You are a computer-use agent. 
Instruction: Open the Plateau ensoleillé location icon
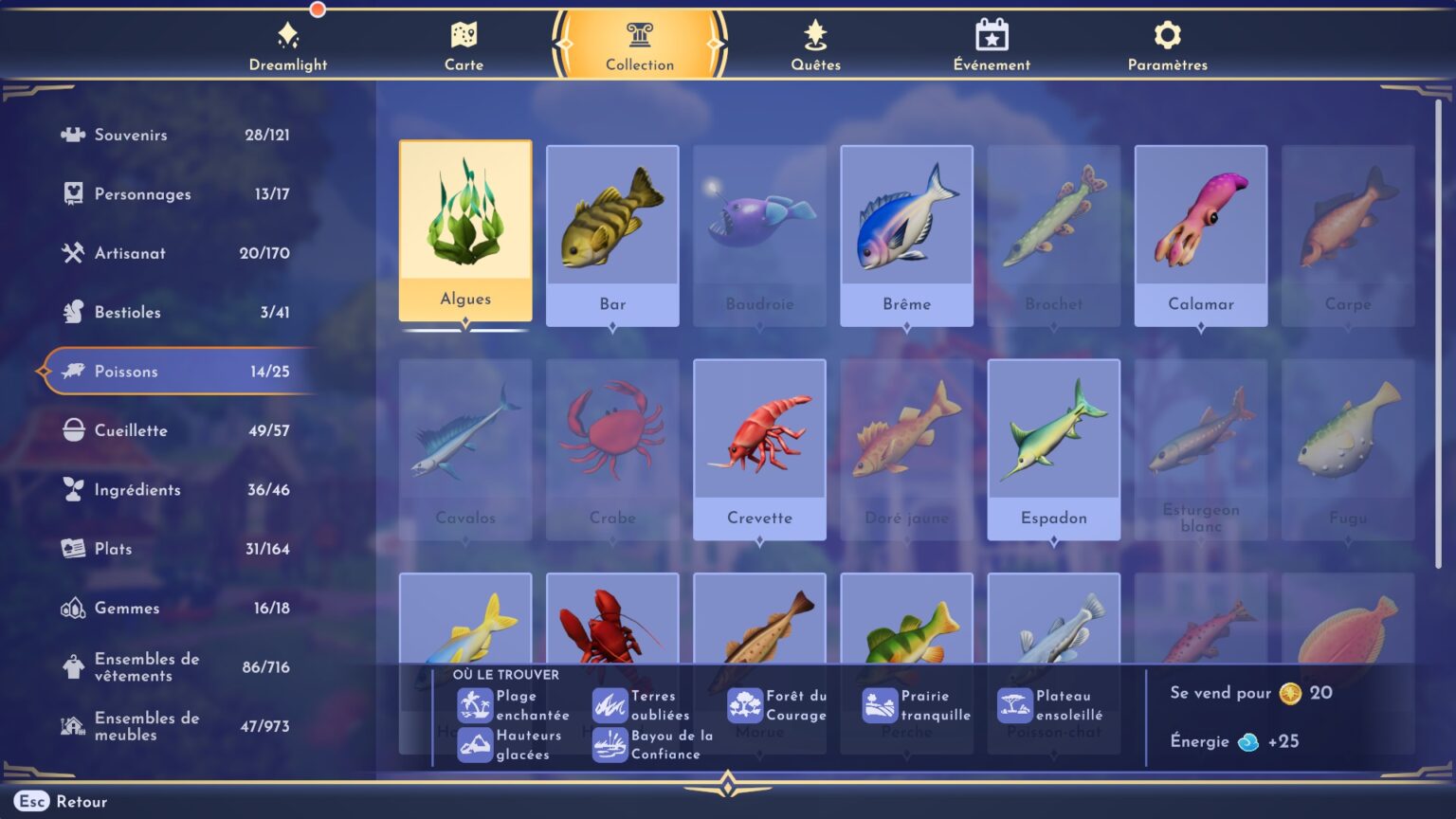click(1014, 705)
